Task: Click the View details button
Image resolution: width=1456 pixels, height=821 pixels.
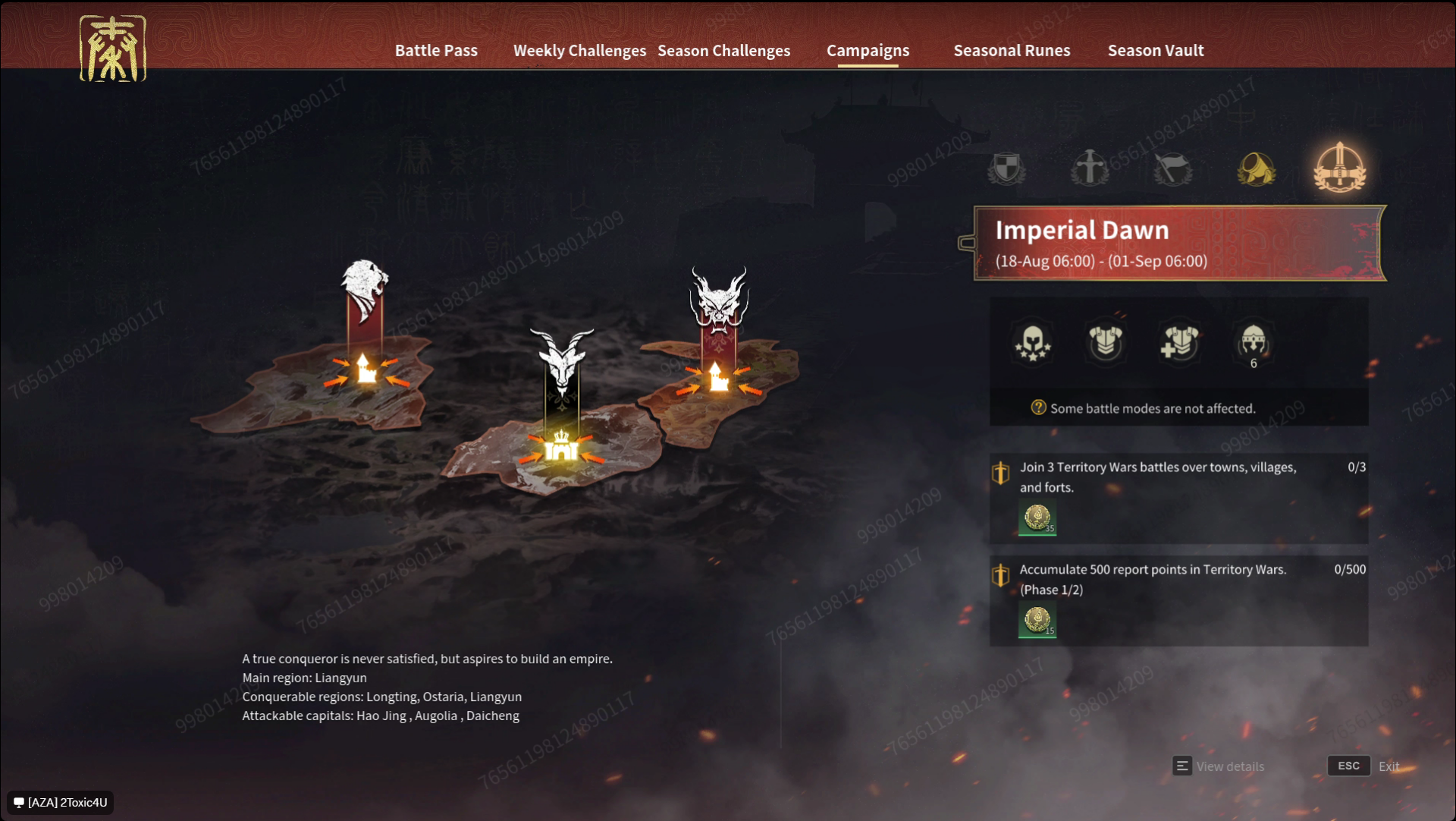Action: 1219,766
